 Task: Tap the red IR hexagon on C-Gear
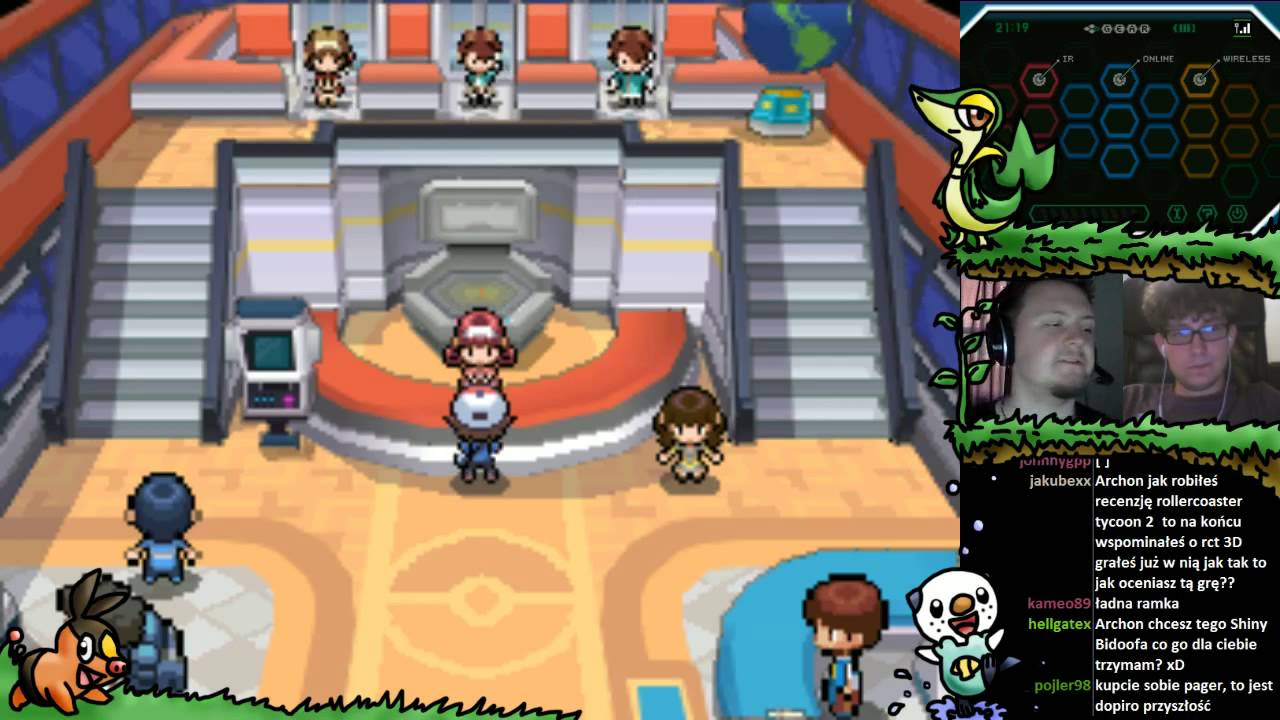click(1039, 78)
